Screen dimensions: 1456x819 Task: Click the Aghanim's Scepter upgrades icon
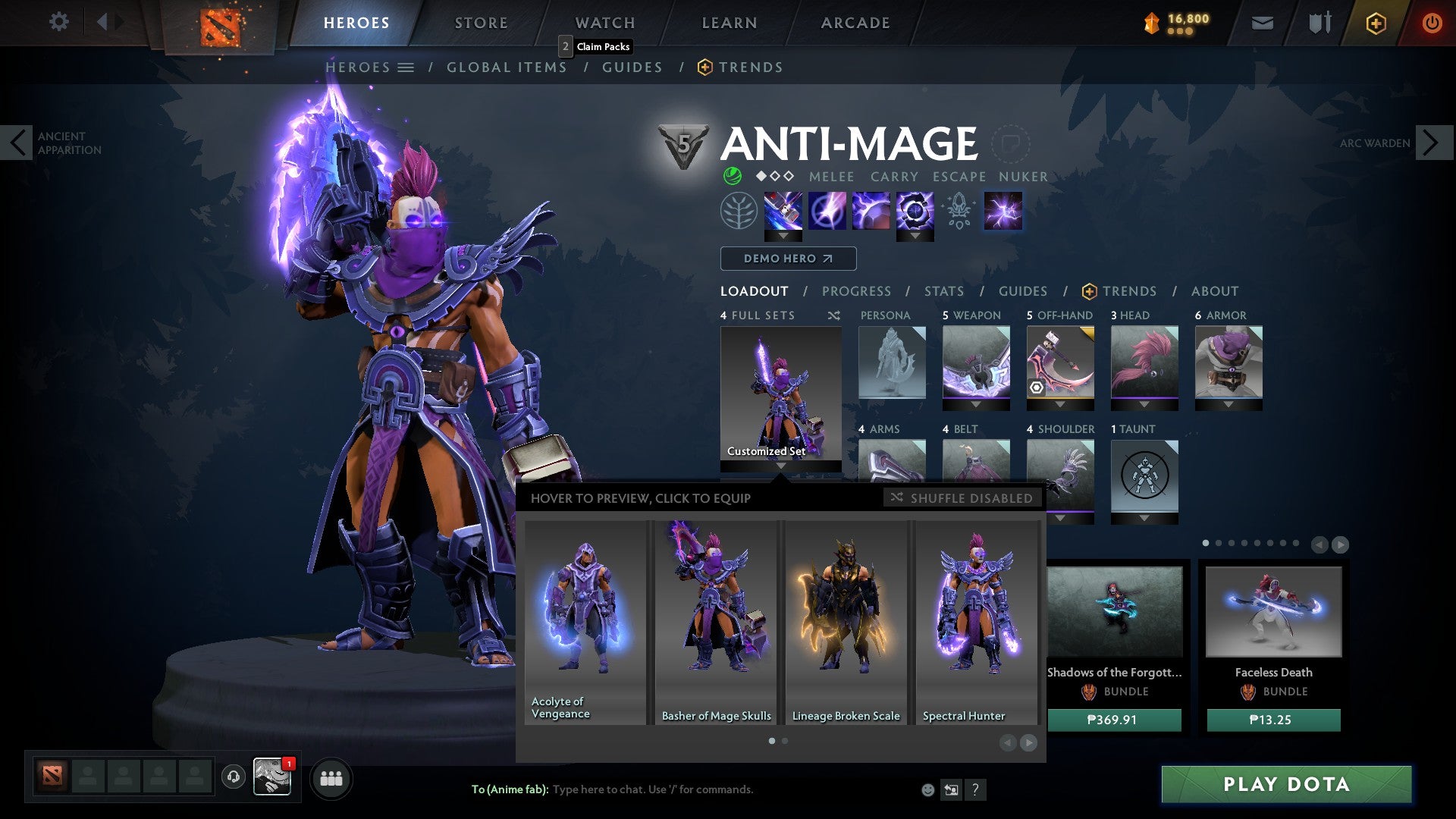pos(958,212)
